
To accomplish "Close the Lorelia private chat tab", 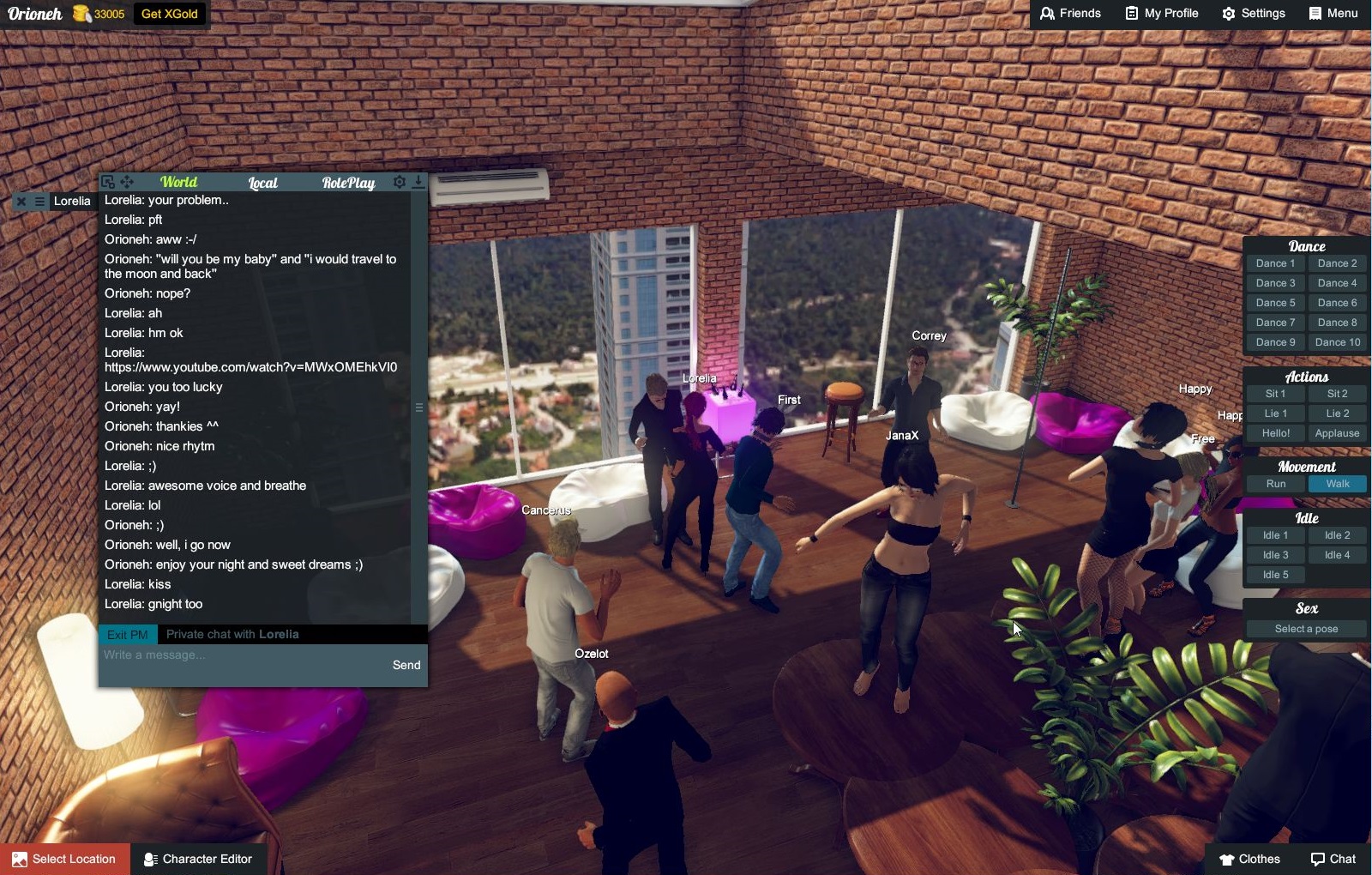I will tap(20, 201).
